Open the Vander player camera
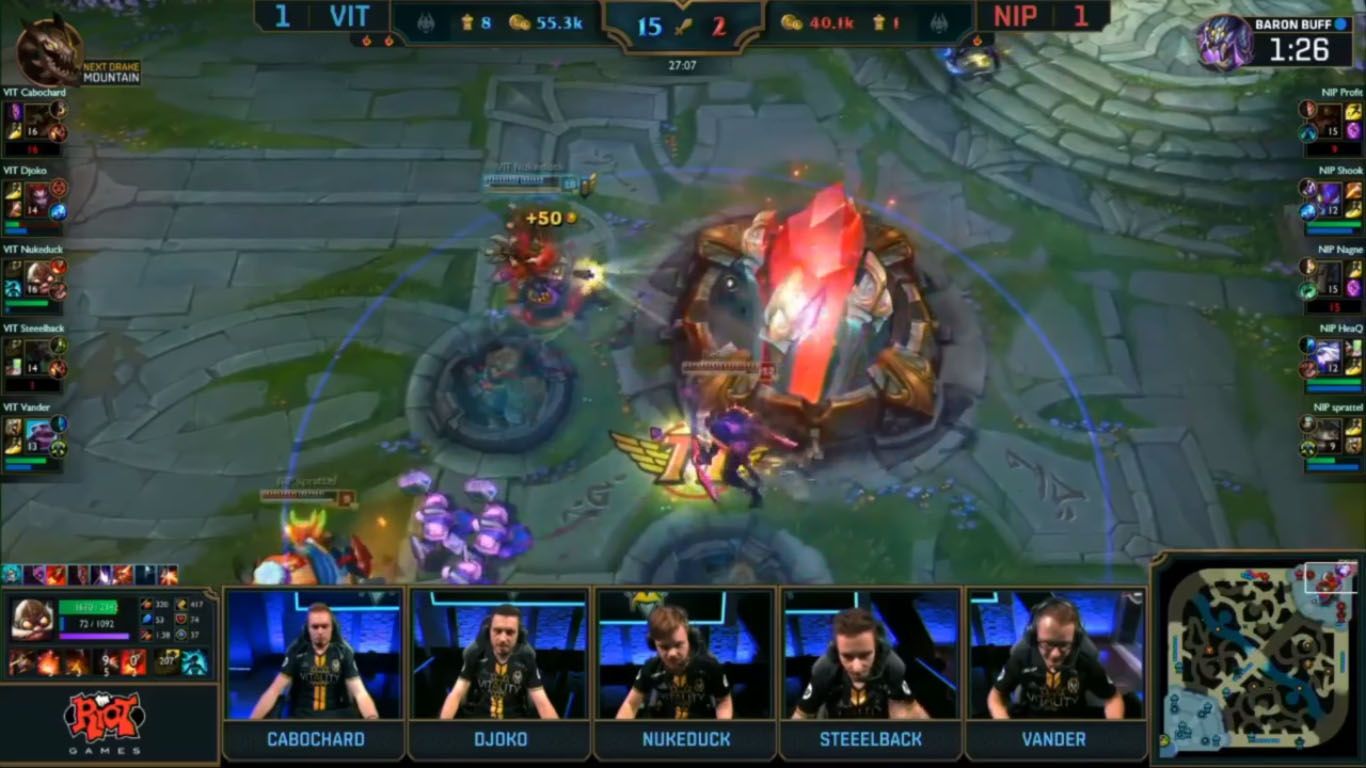The image size is (1366, 768). (x=1055, y=655)
